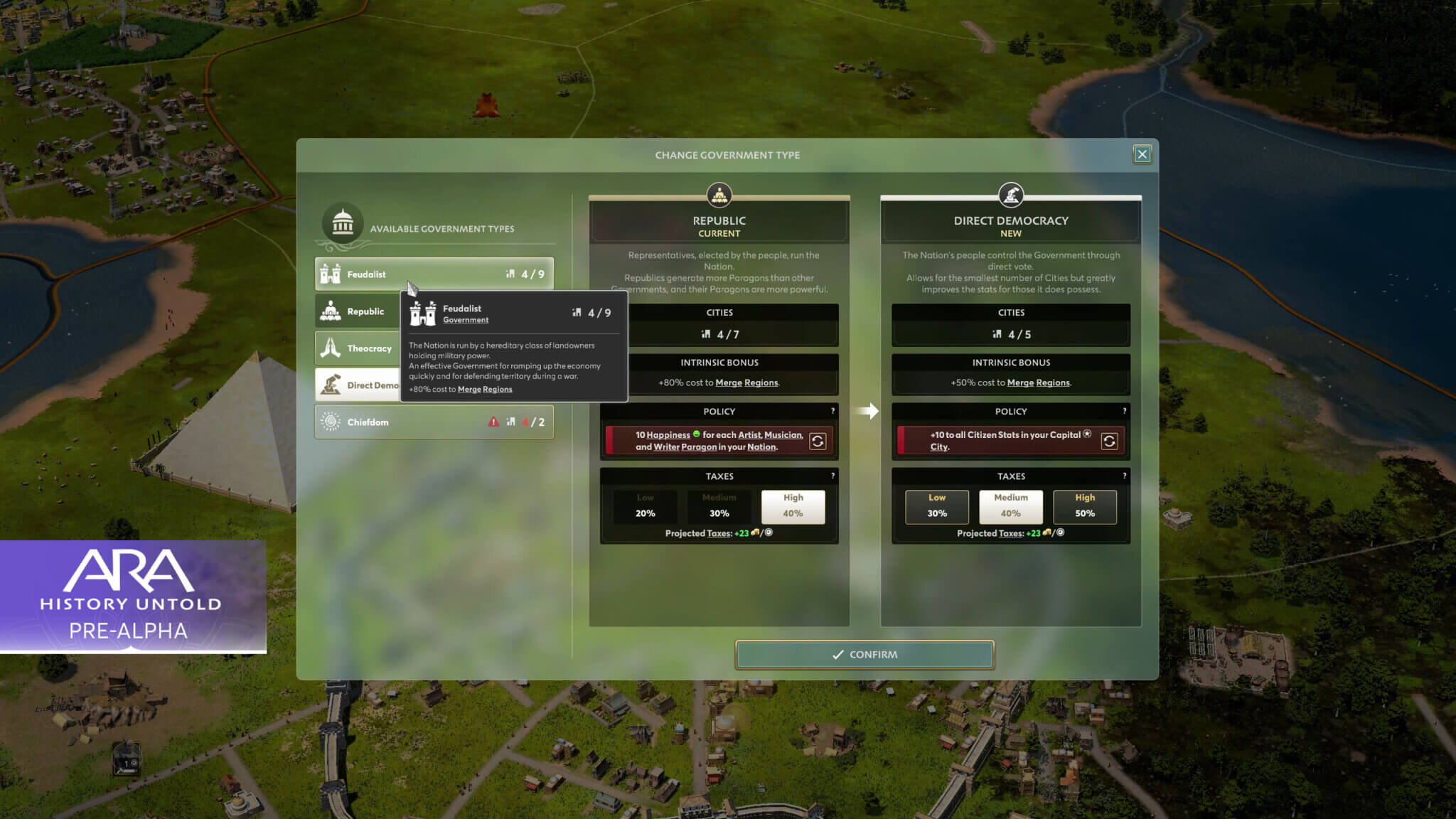Select High 50% tax rate for Direct Democracy
Viewport: 1456px width, 819px height.
[1085, 506]
